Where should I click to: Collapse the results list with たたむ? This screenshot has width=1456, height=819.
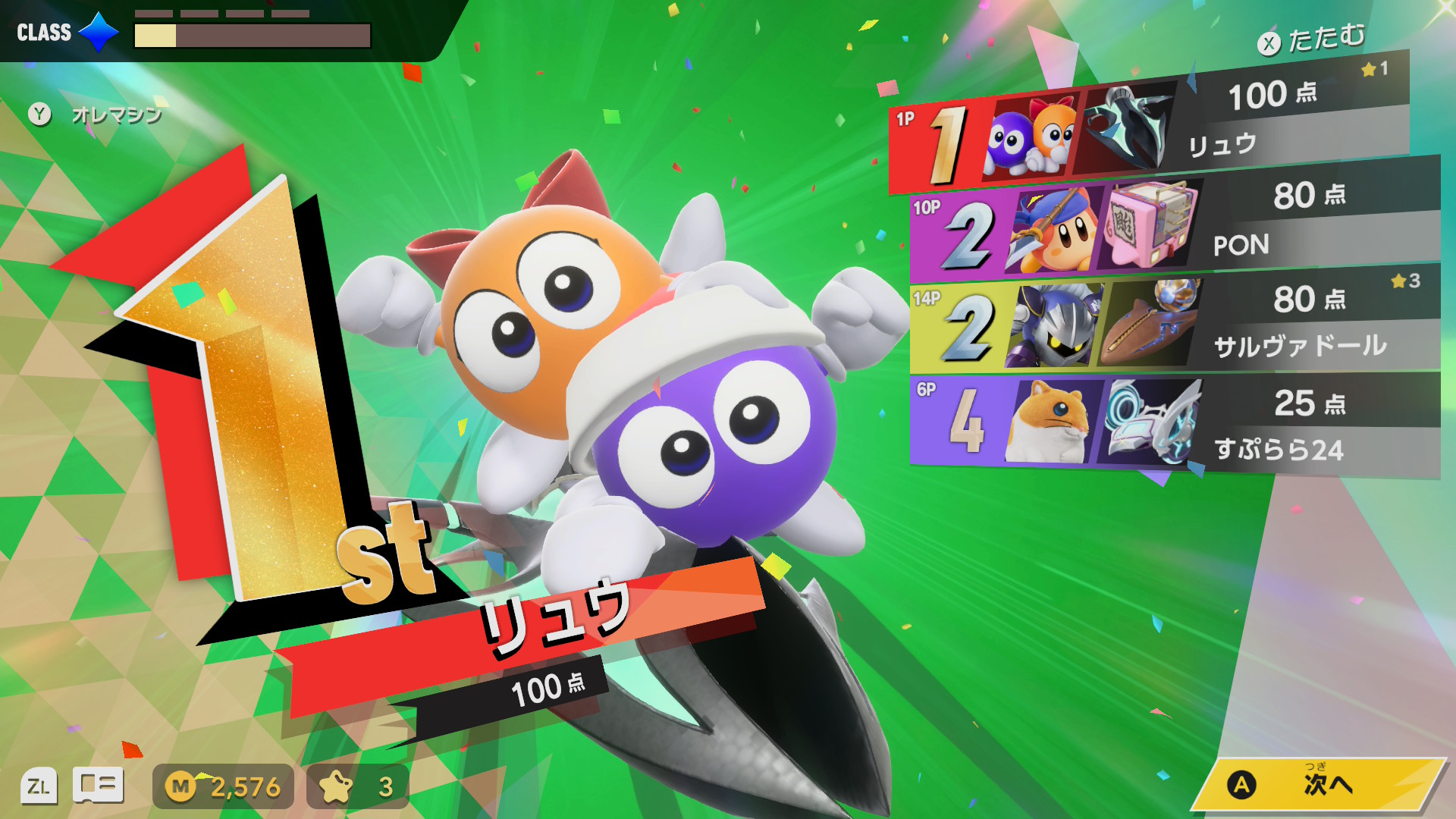(1312, 39)
